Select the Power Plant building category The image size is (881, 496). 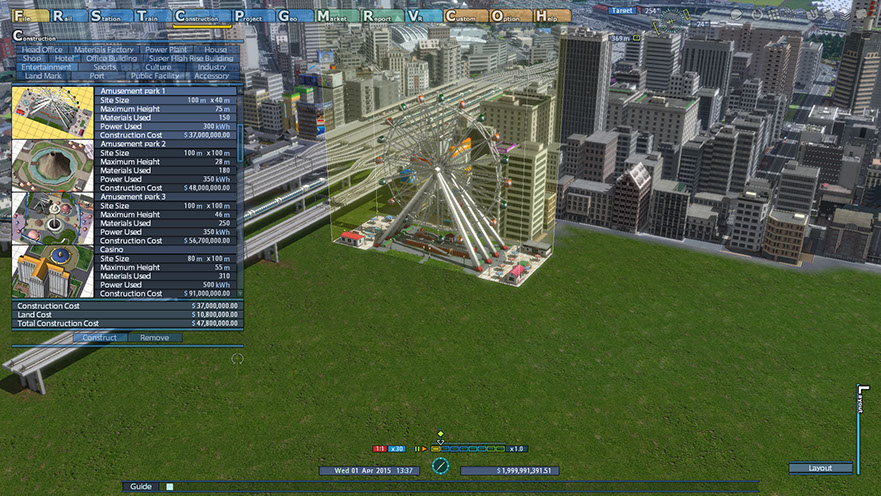coord(166,49)
